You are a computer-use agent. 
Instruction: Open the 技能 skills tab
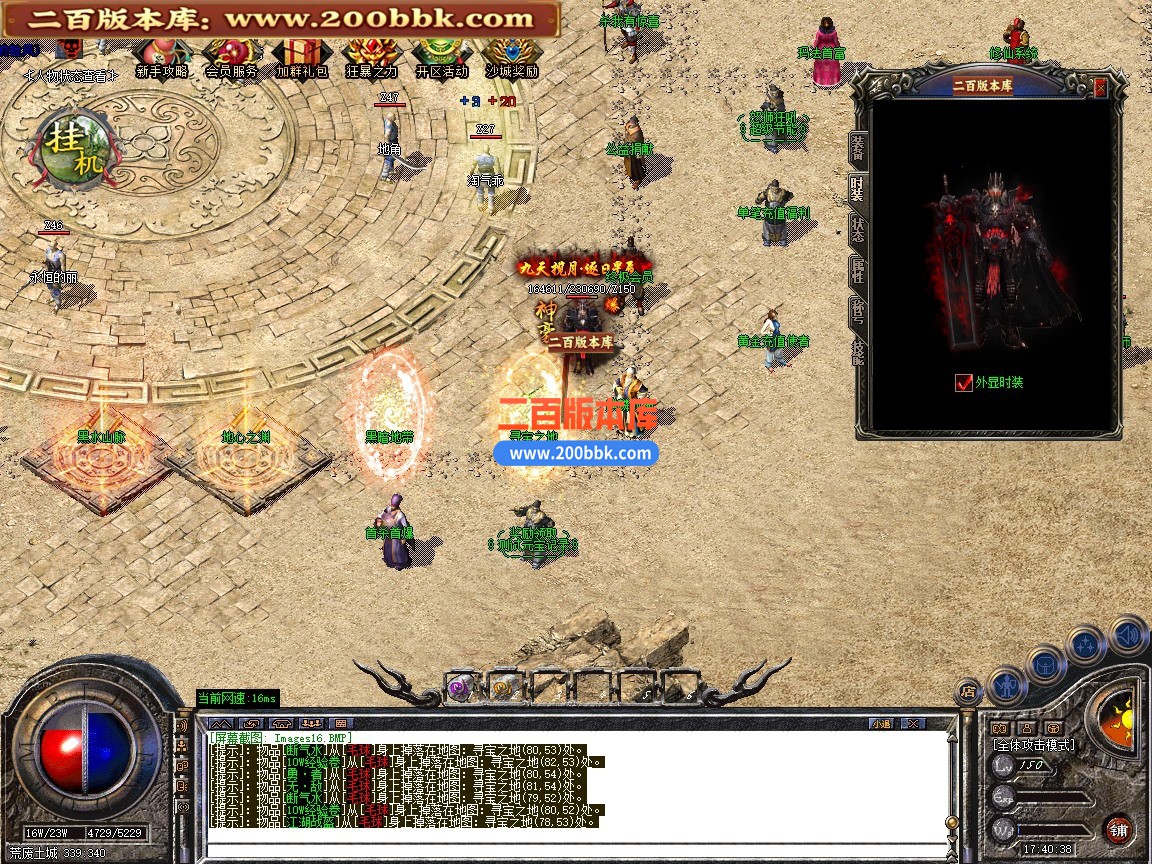click(x=858, y=351)
